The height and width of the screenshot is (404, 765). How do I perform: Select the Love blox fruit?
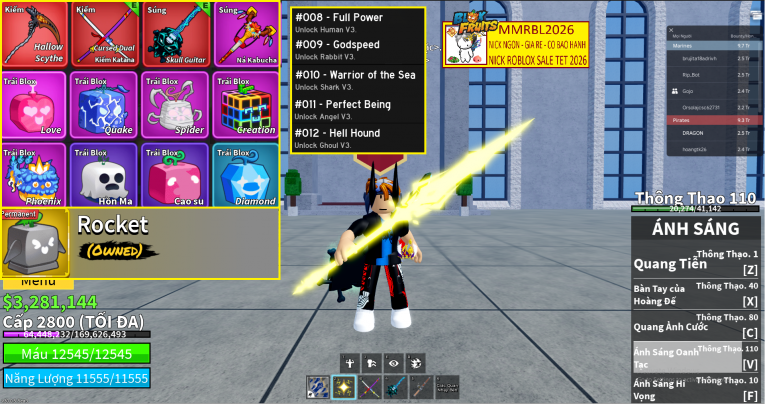point(35,106)
